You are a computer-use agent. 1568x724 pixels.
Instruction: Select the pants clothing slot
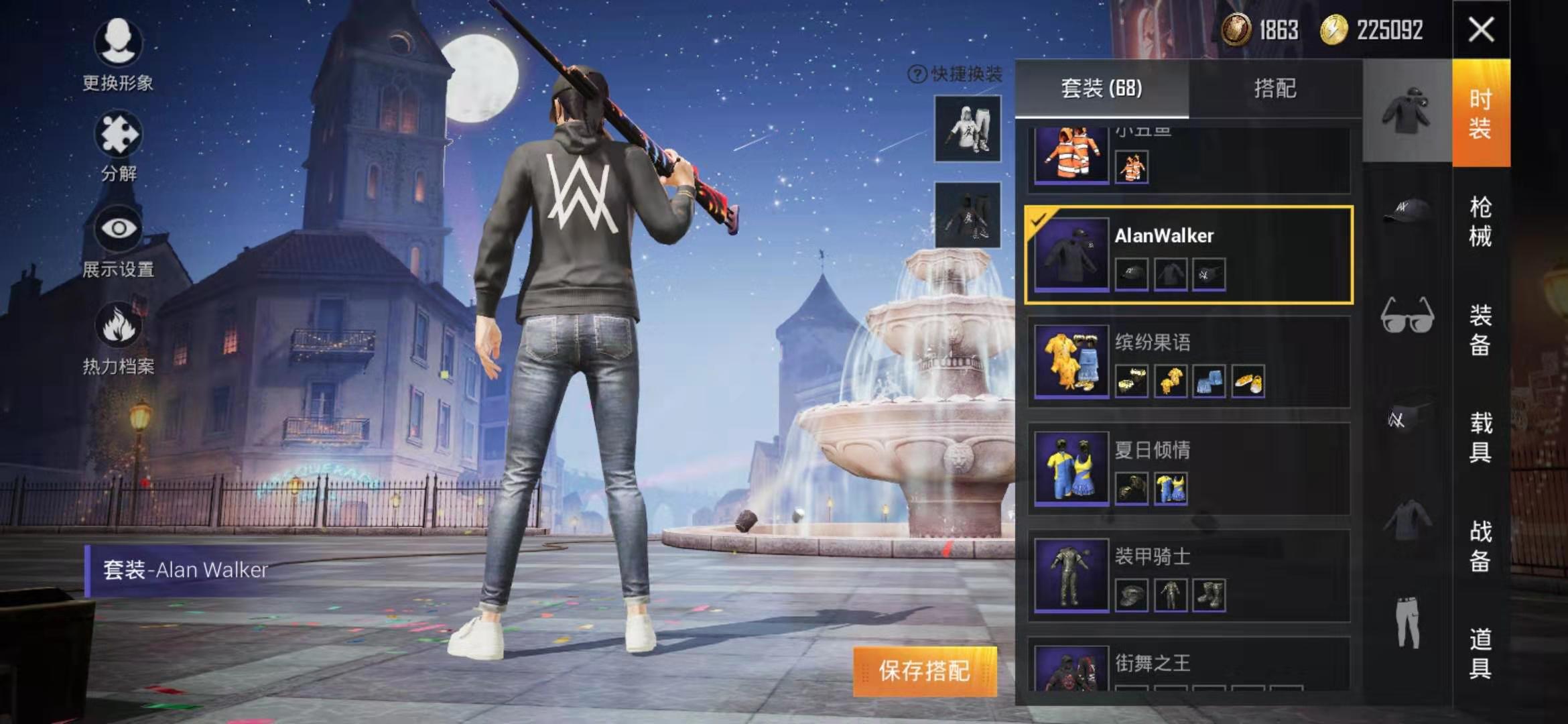(1407, 622)
